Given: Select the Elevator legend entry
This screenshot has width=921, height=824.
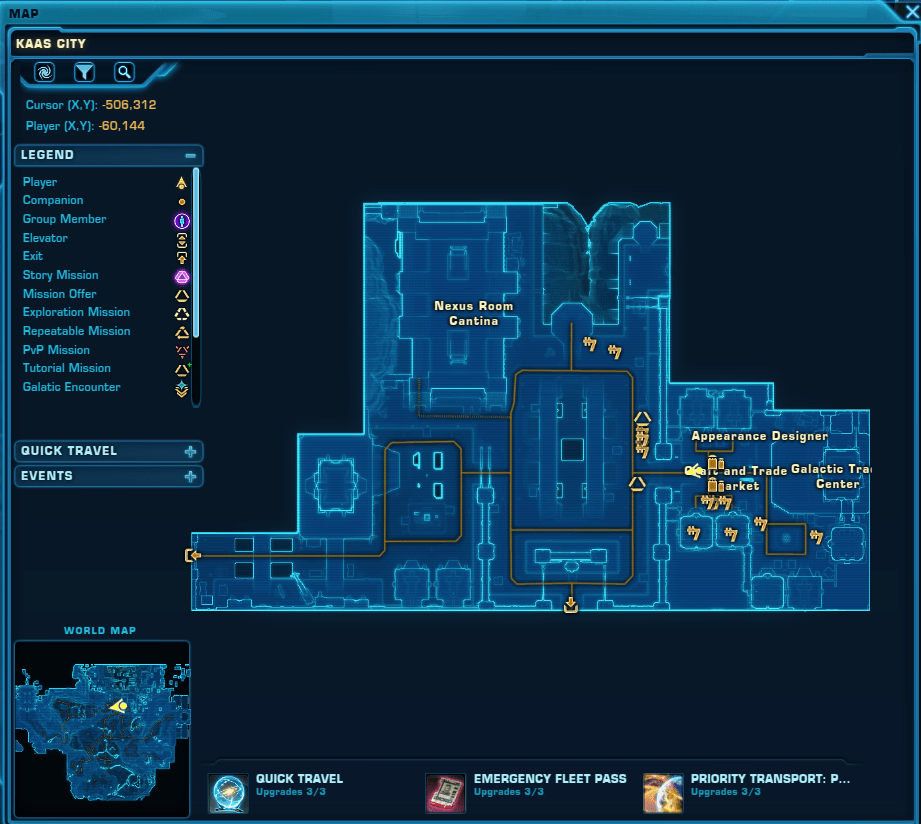Looking at the screenshot, I should (x=45, y=238).
